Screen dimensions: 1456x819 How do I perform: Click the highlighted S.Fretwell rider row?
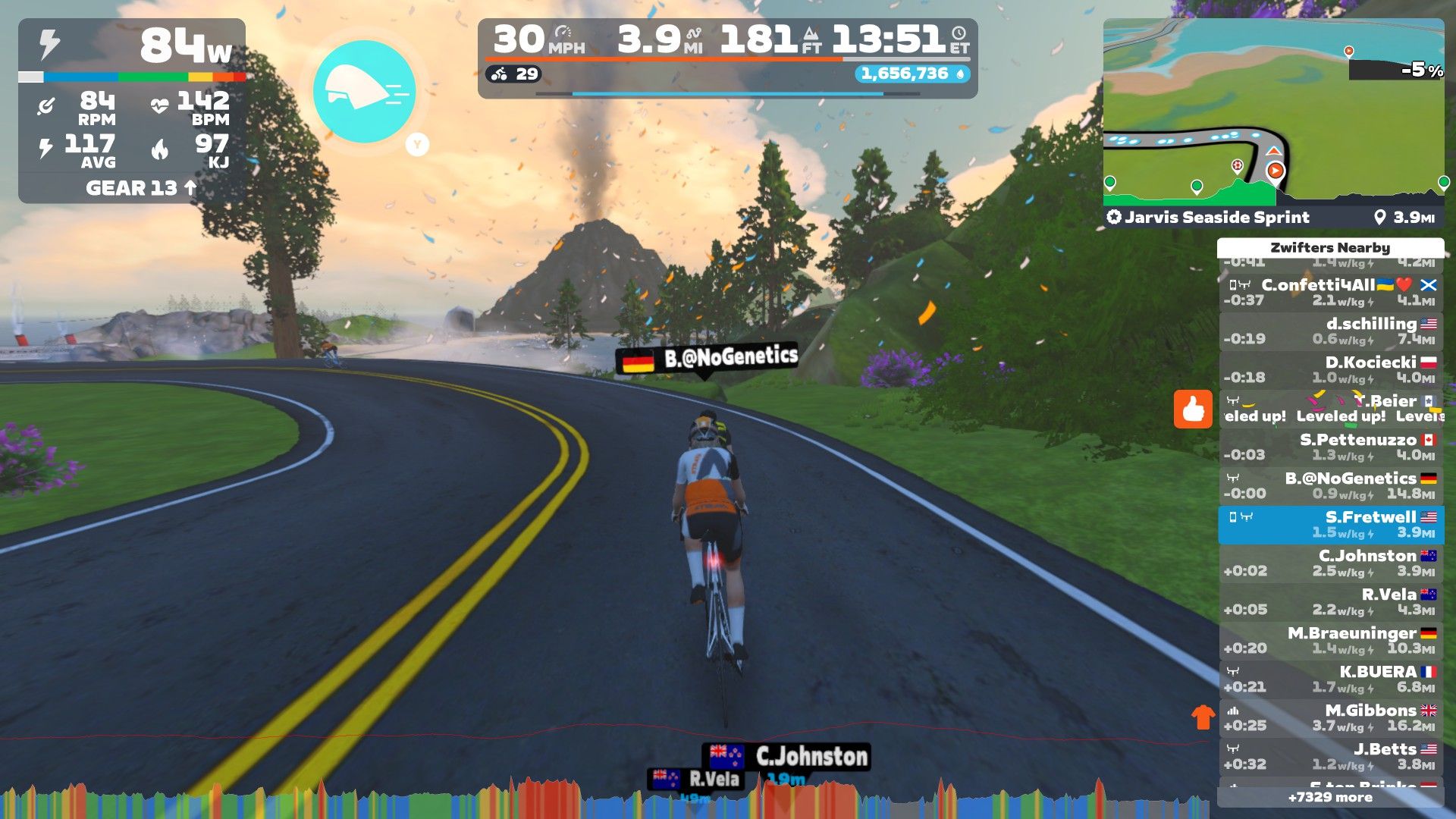1331,525
